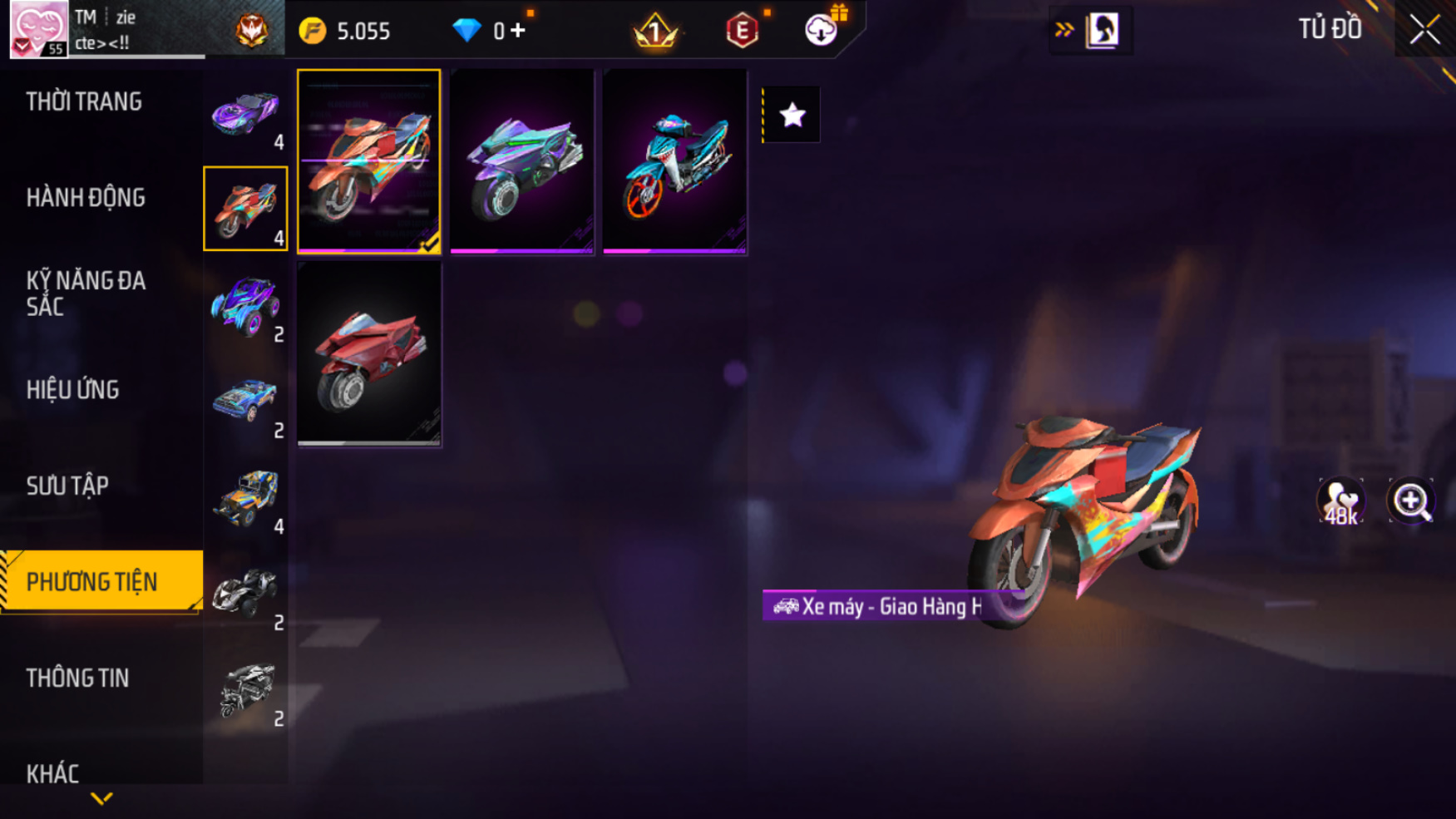Switch to the Hành Động tab

86,198
